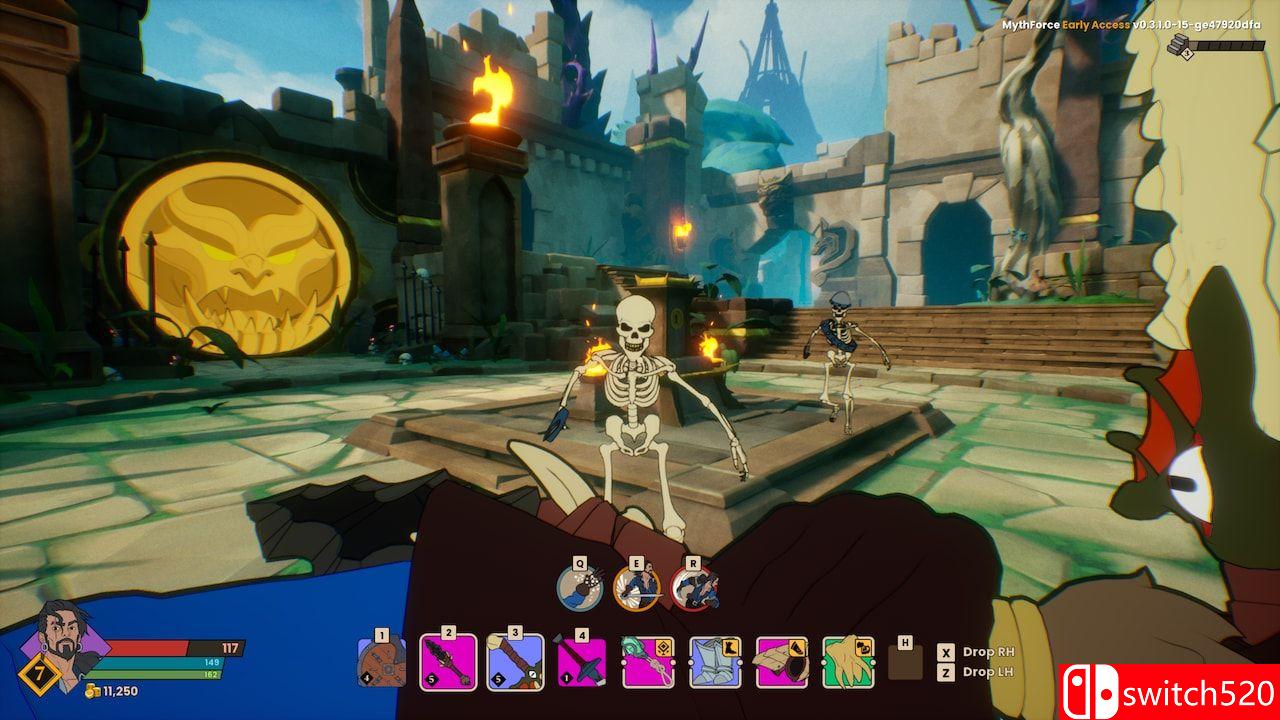The image size is (1280, 720).
Task: Activate the fist punch ability
Action: [580, 588]
